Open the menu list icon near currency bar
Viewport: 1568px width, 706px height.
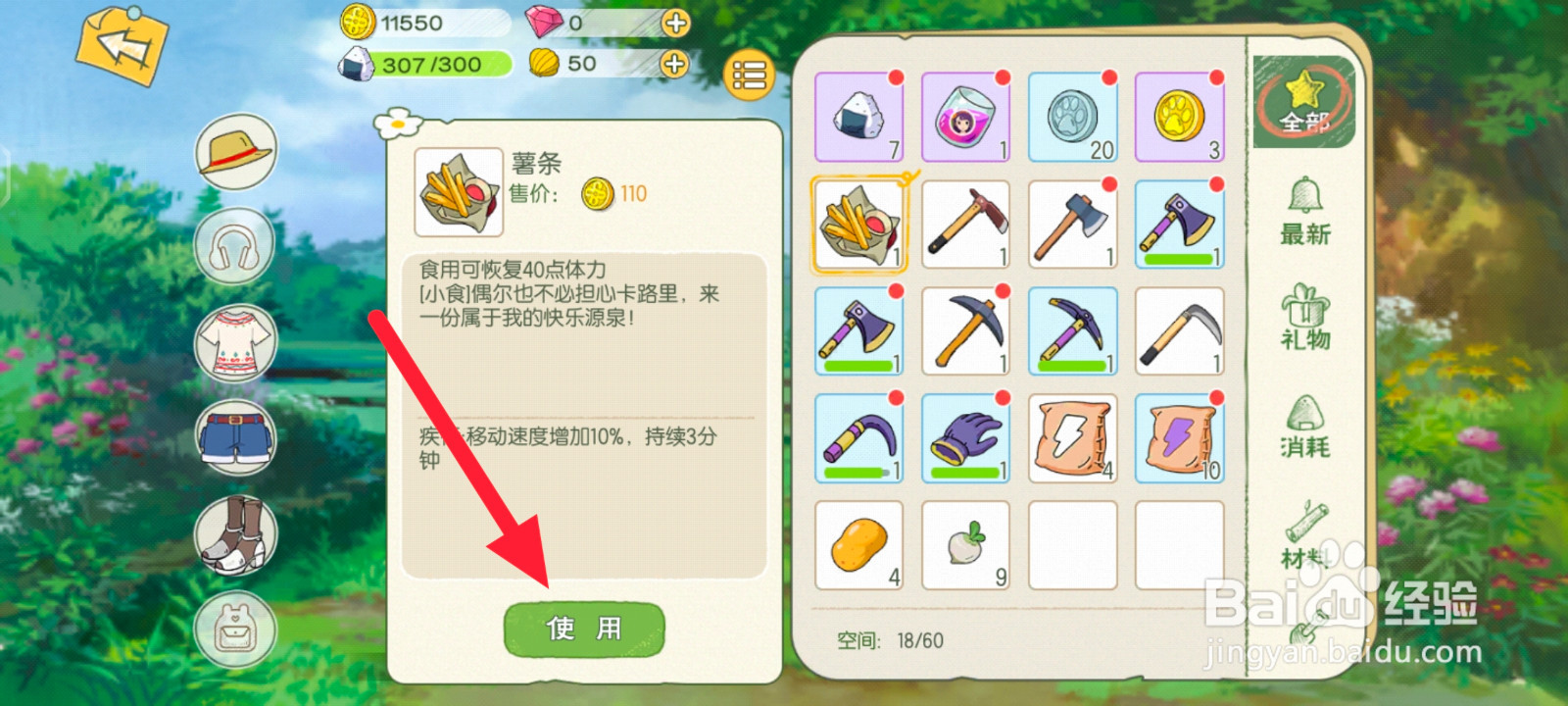coord(747,76)
